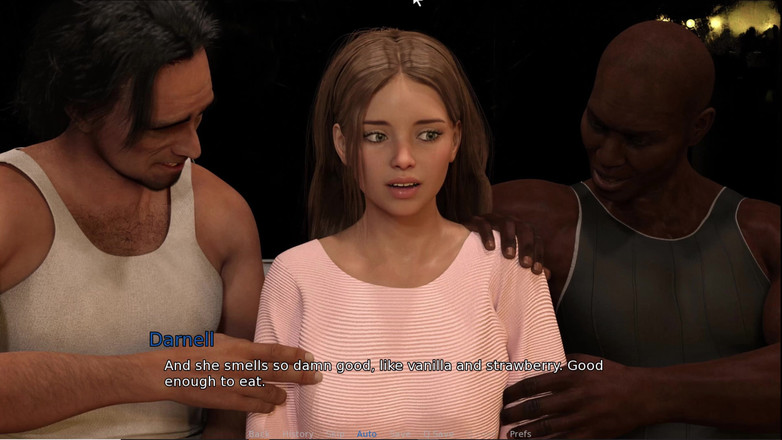The image size is (782, 440).
Task: Open the dialogue History log
Action: tap(298, 434)
